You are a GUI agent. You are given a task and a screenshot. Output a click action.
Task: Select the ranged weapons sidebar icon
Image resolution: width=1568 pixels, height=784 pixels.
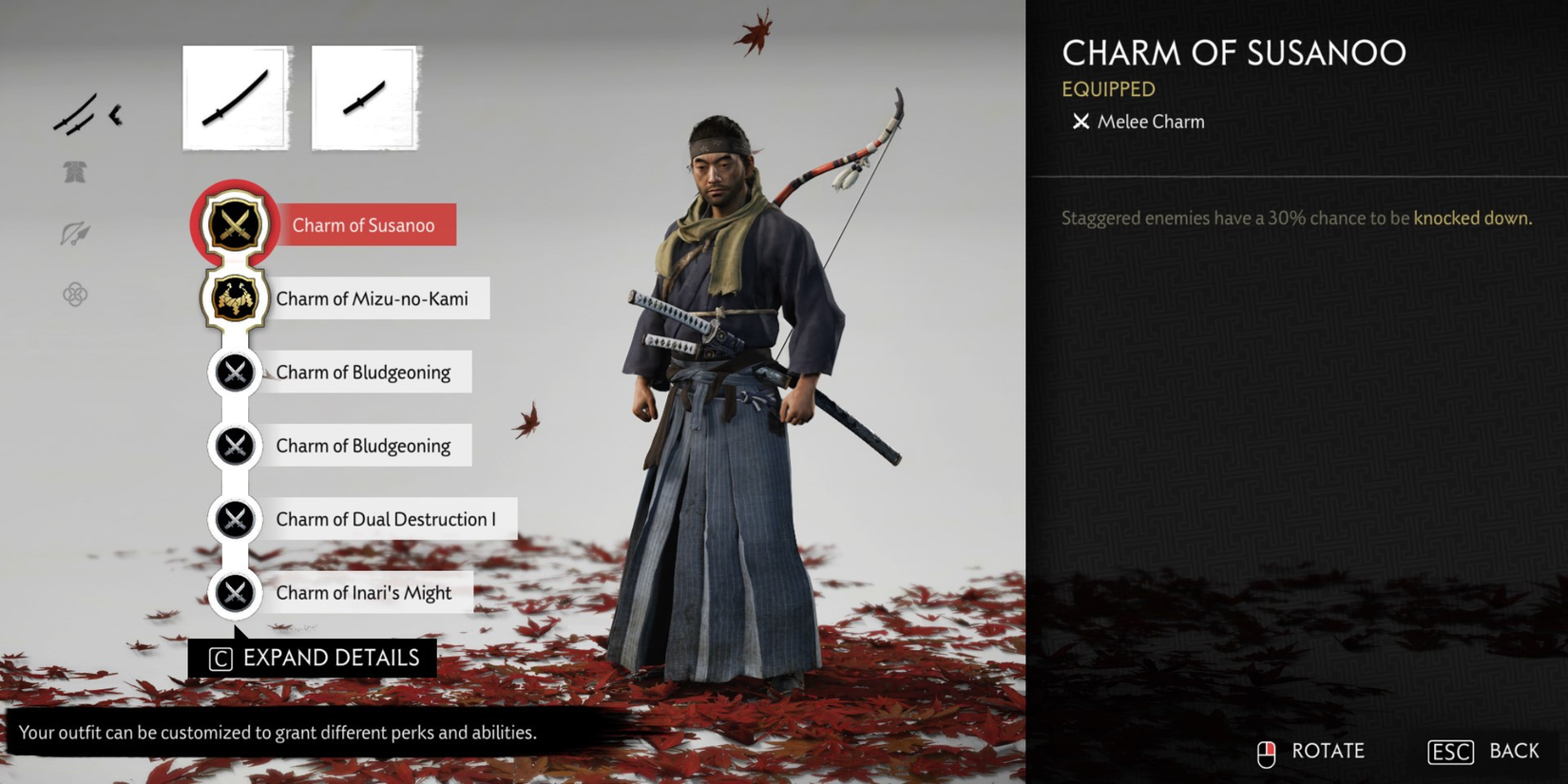(76, 231)
